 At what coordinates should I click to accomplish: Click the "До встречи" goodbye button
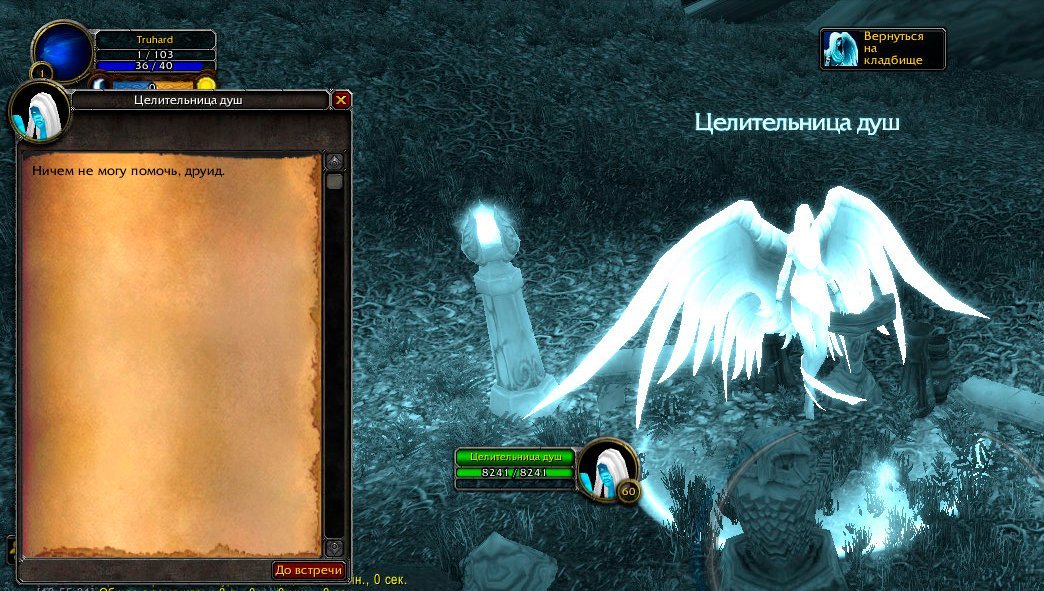[x=309, y=570]
